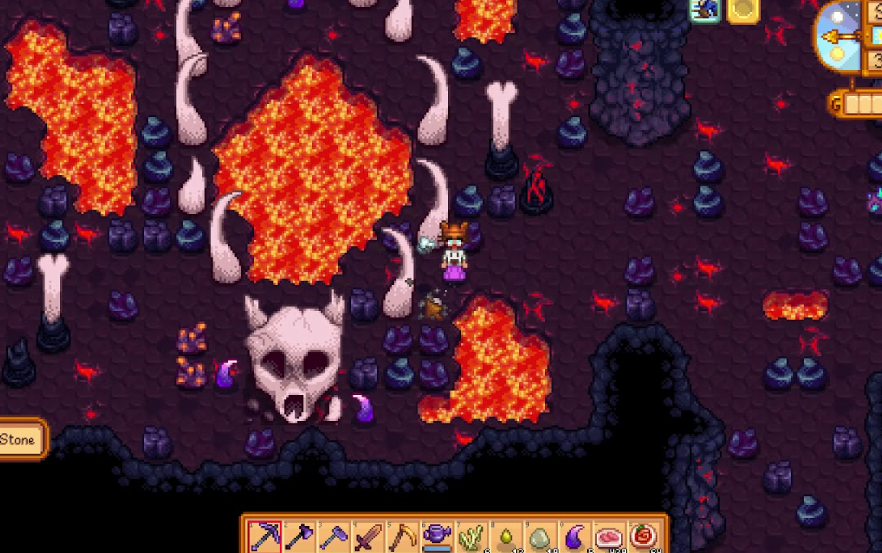Select the pale green plant item
The height and width of the screenshot is (553, 882).
click(x=471, y=537)
